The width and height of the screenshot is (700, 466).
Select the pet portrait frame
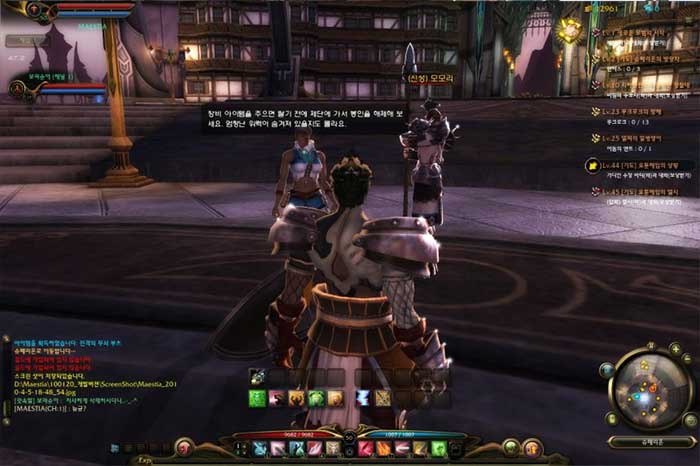point(20,90)
